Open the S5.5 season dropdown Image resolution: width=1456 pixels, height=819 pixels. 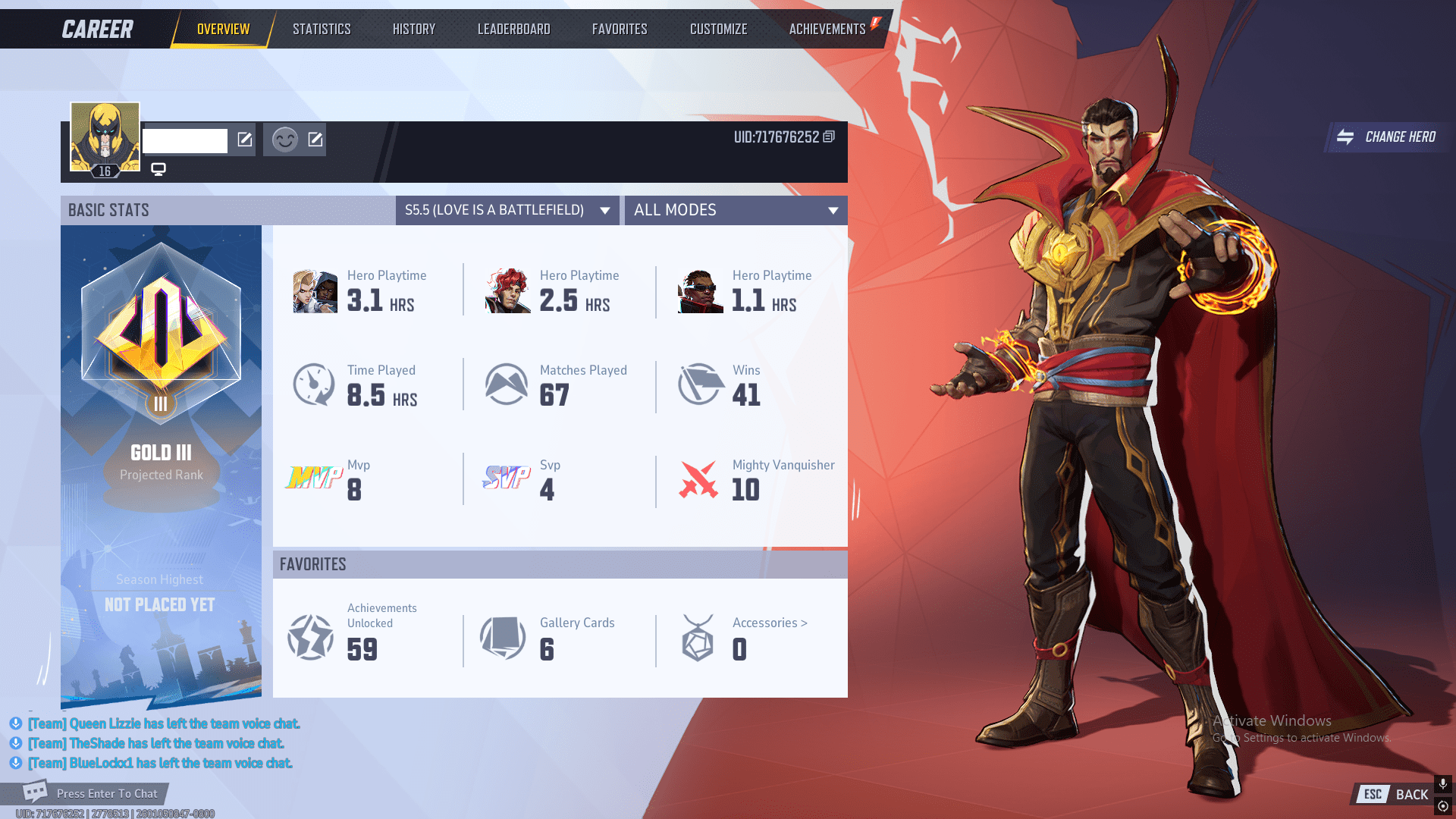click(x=507, y=210)
